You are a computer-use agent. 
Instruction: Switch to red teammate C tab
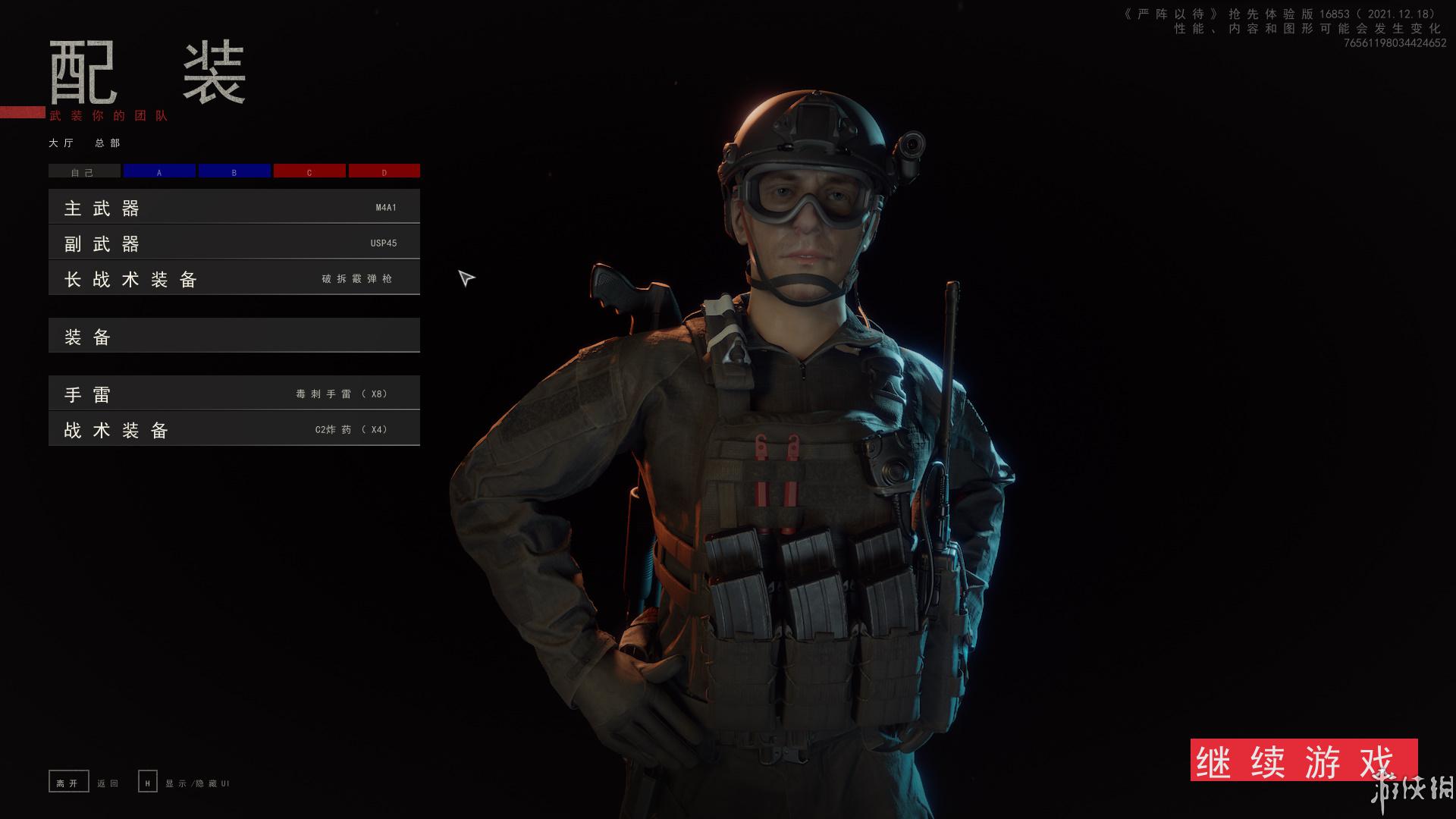[309, 171]
